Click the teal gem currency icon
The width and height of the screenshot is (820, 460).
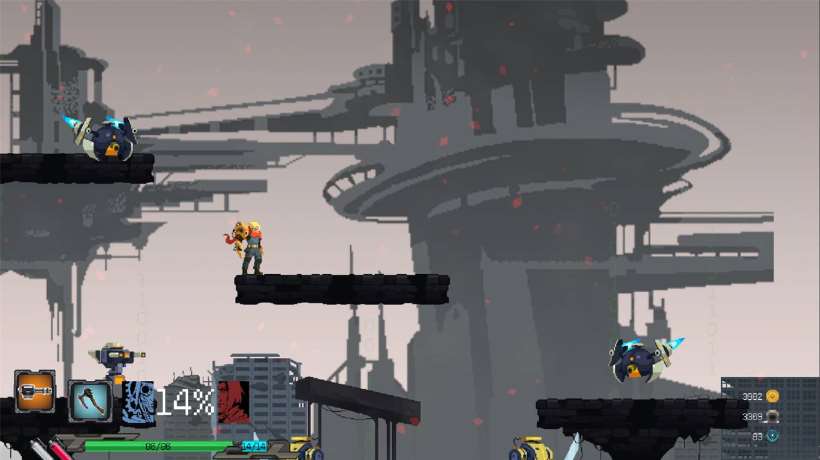[x=772, y=436]
